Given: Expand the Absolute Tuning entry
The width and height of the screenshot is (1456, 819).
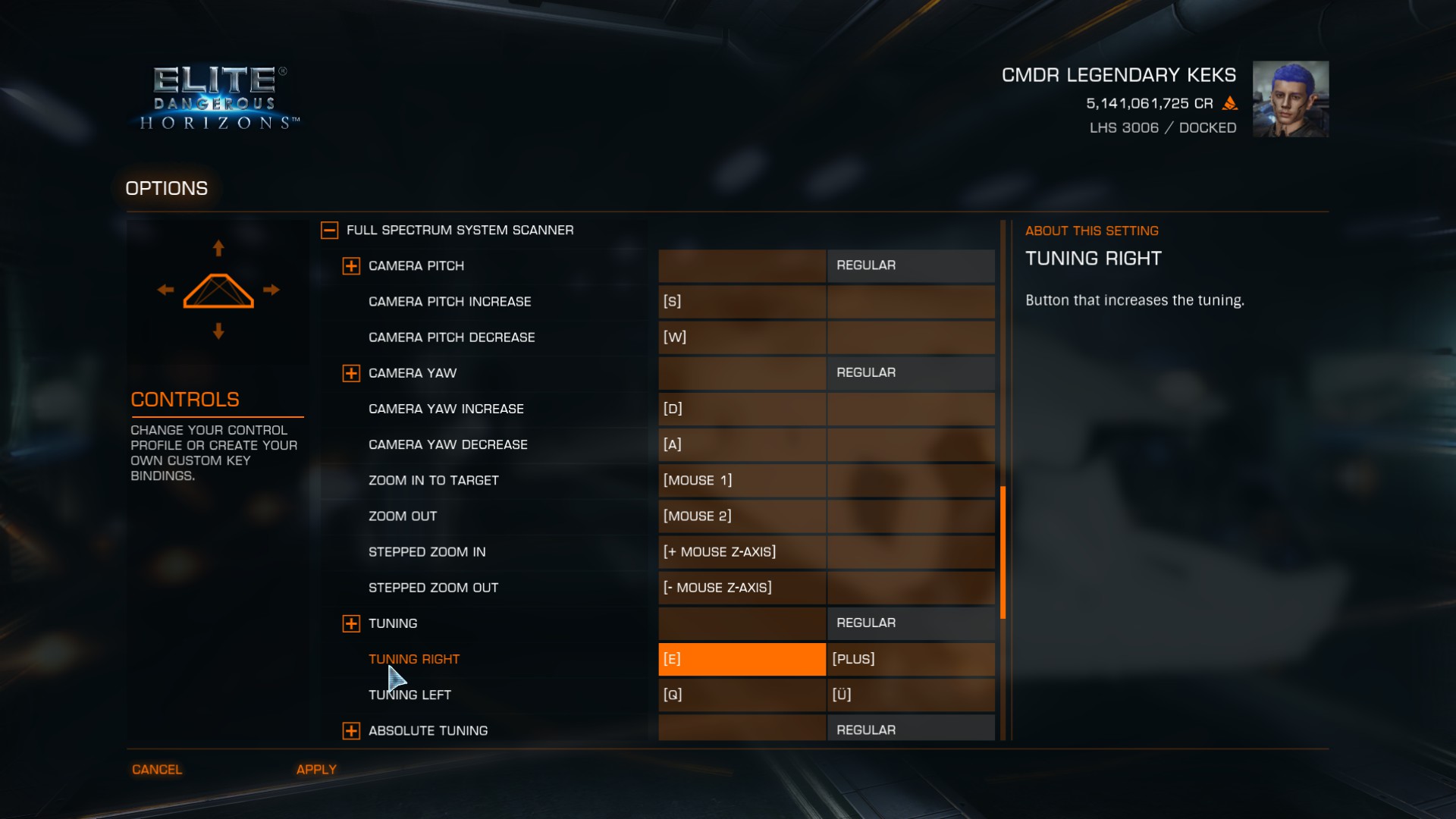Looking at the screenshot, I should [x=351, y=730].
